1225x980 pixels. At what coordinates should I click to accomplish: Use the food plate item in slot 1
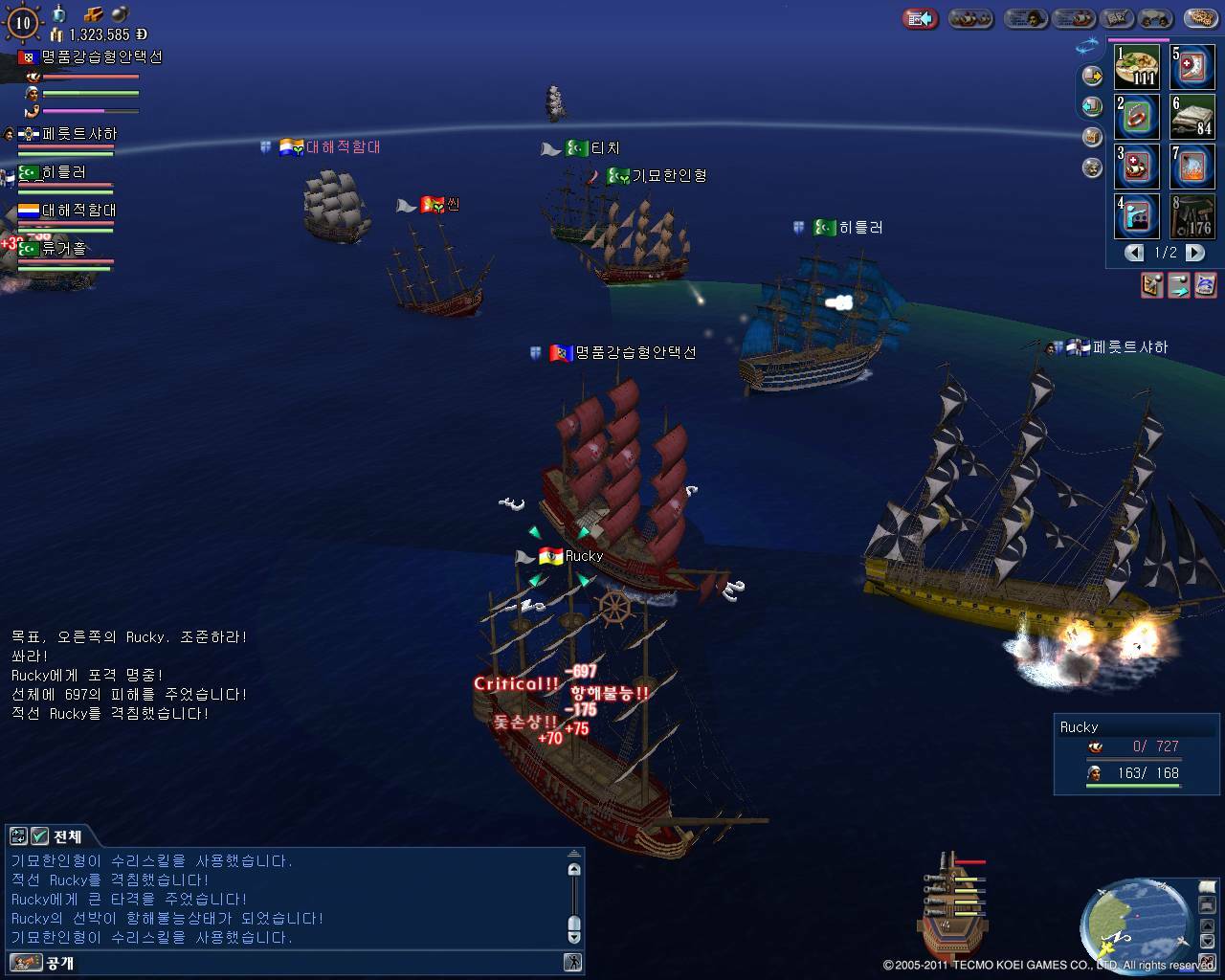click(x=1137, y=67)
